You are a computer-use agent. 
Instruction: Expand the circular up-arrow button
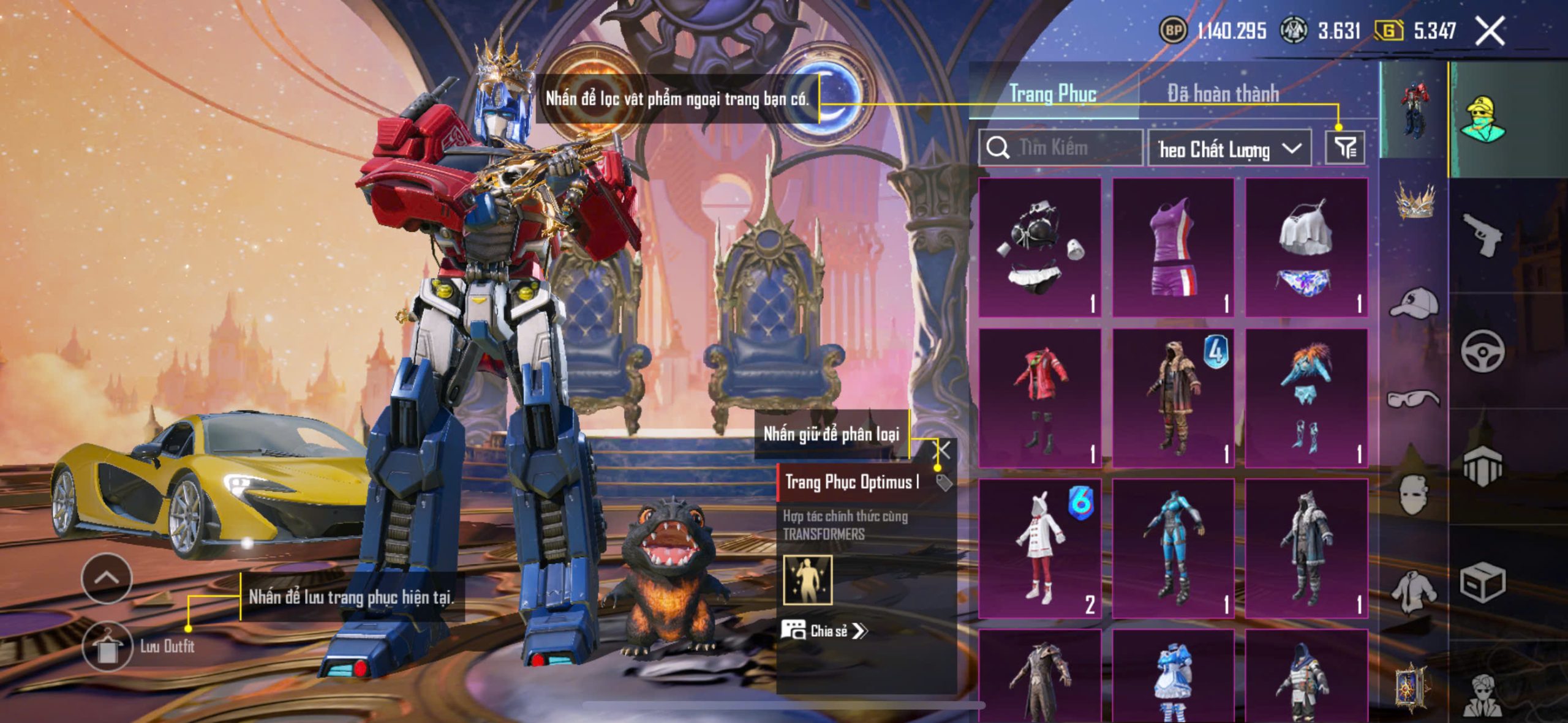coord(107,578)
